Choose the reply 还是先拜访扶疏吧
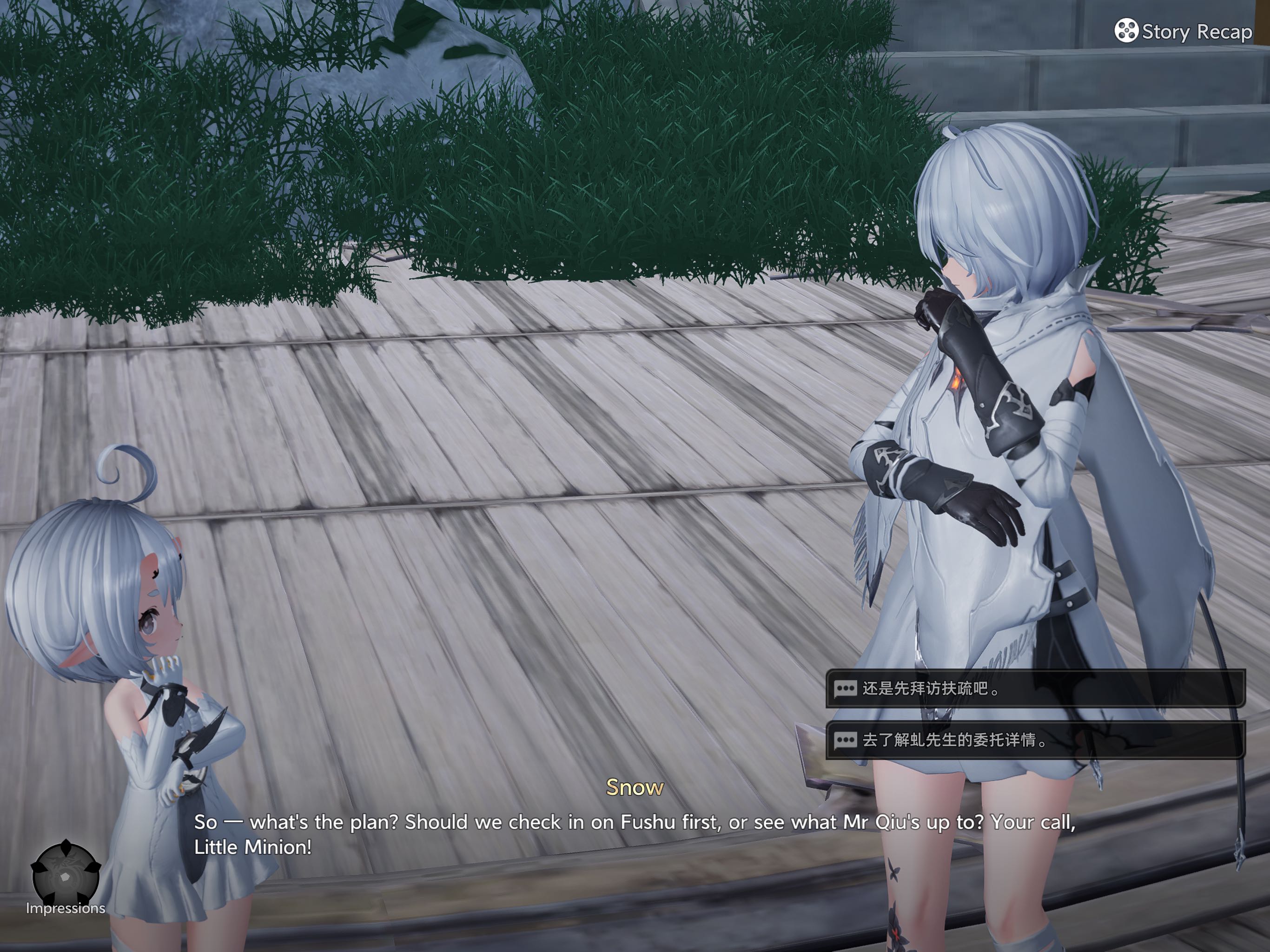This screenshot has width=1270, height=952. [x=1035, y=688]
